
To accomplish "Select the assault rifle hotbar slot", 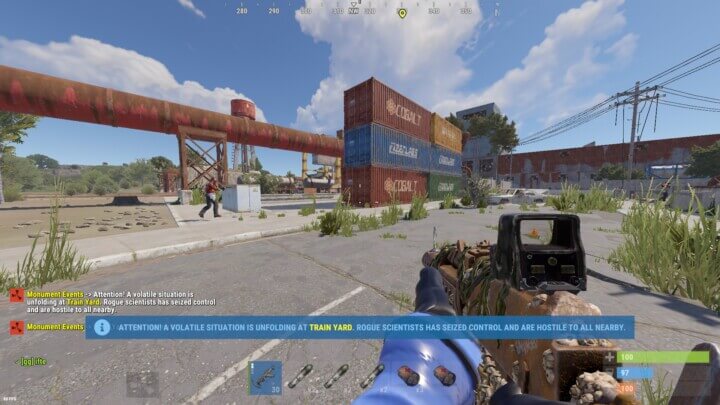I will 265,377.
